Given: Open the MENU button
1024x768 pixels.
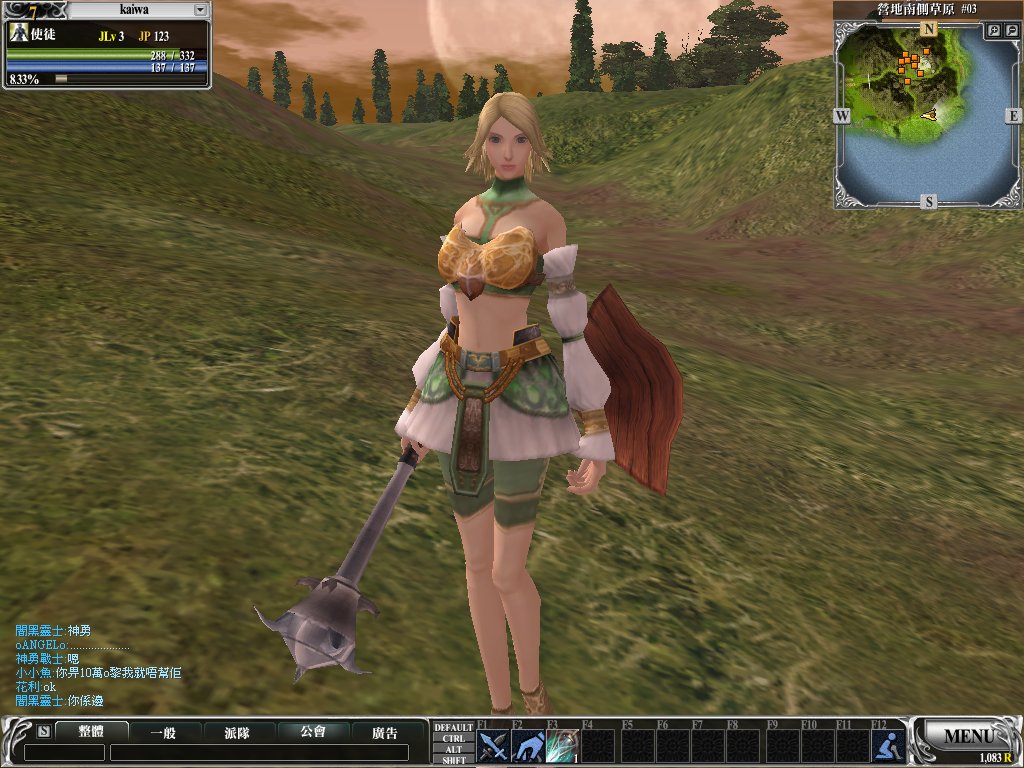Looking at the screenshot, I should (966, 737).
